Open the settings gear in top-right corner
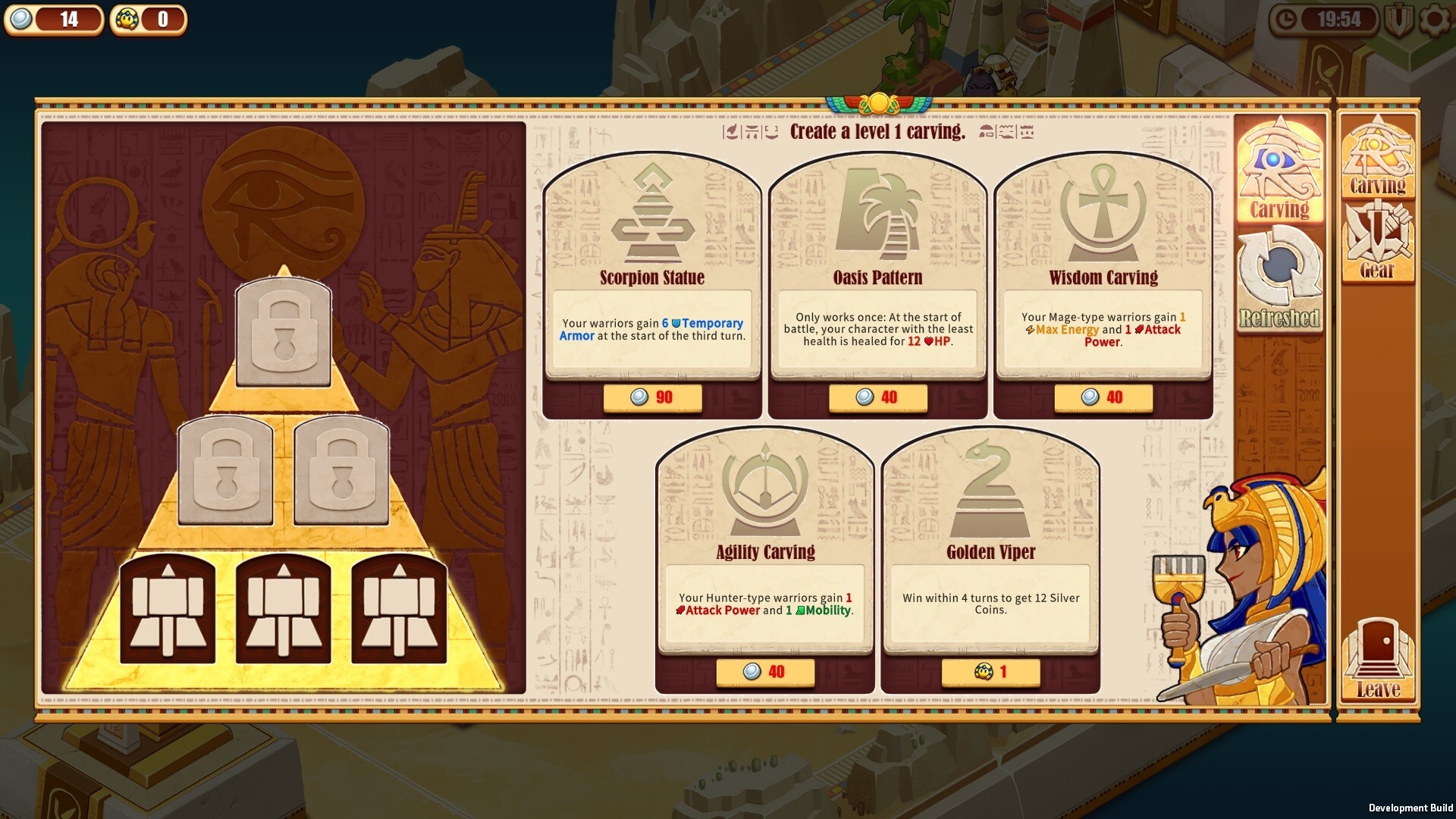1456x819 pixels. click(1432, 23)
